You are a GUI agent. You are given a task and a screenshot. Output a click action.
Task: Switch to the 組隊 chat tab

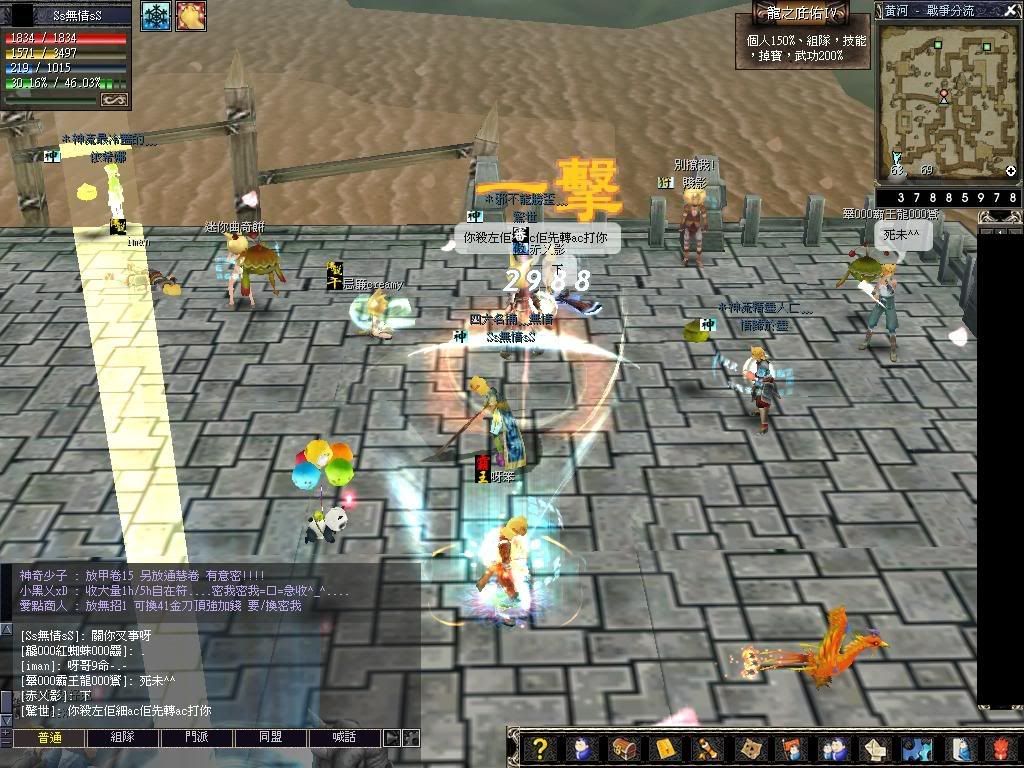(x=122, y=737)
